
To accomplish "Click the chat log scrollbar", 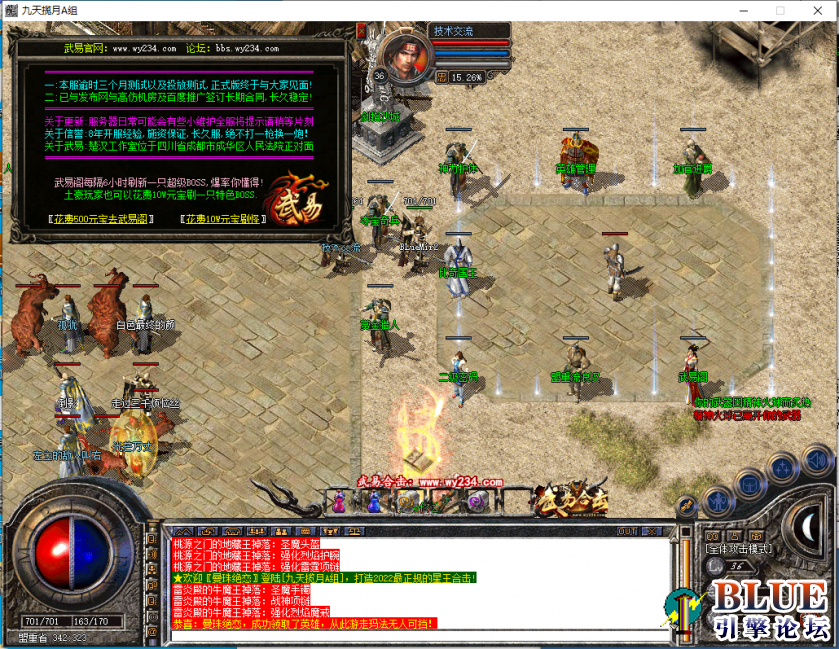I will [x=684, y=580].
